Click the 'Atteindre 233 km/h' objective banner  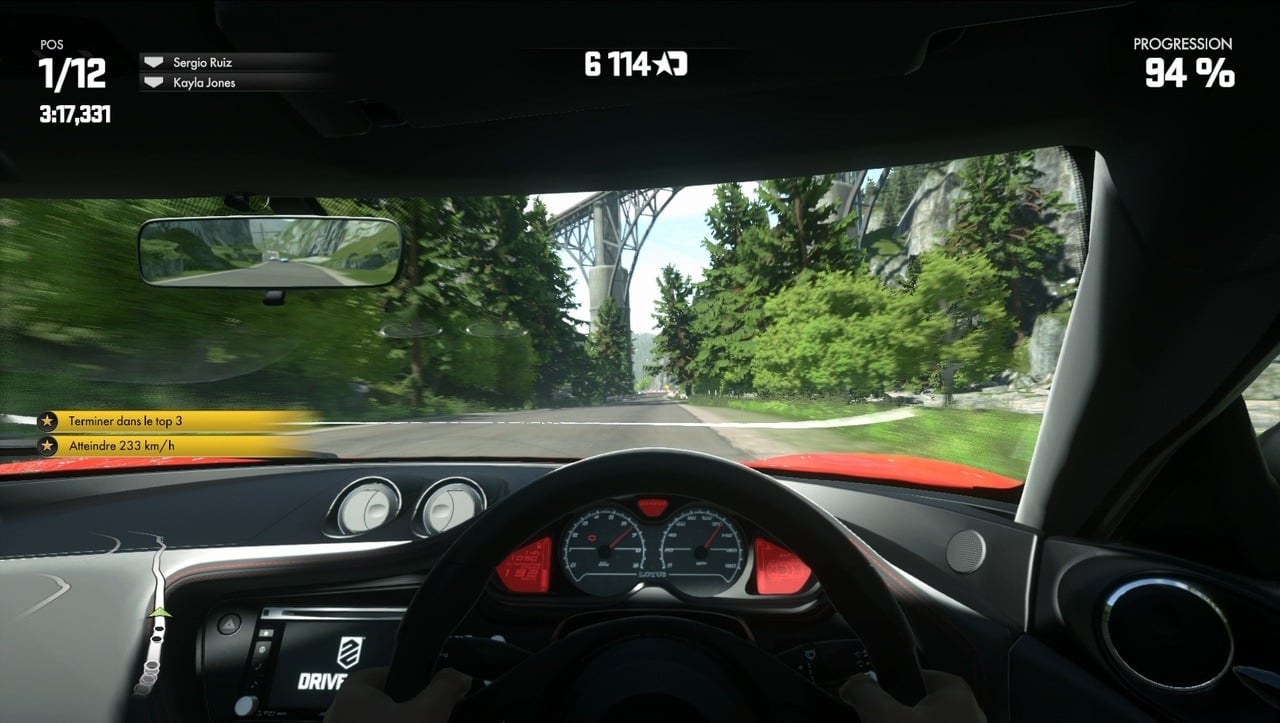tap(120, 445)
